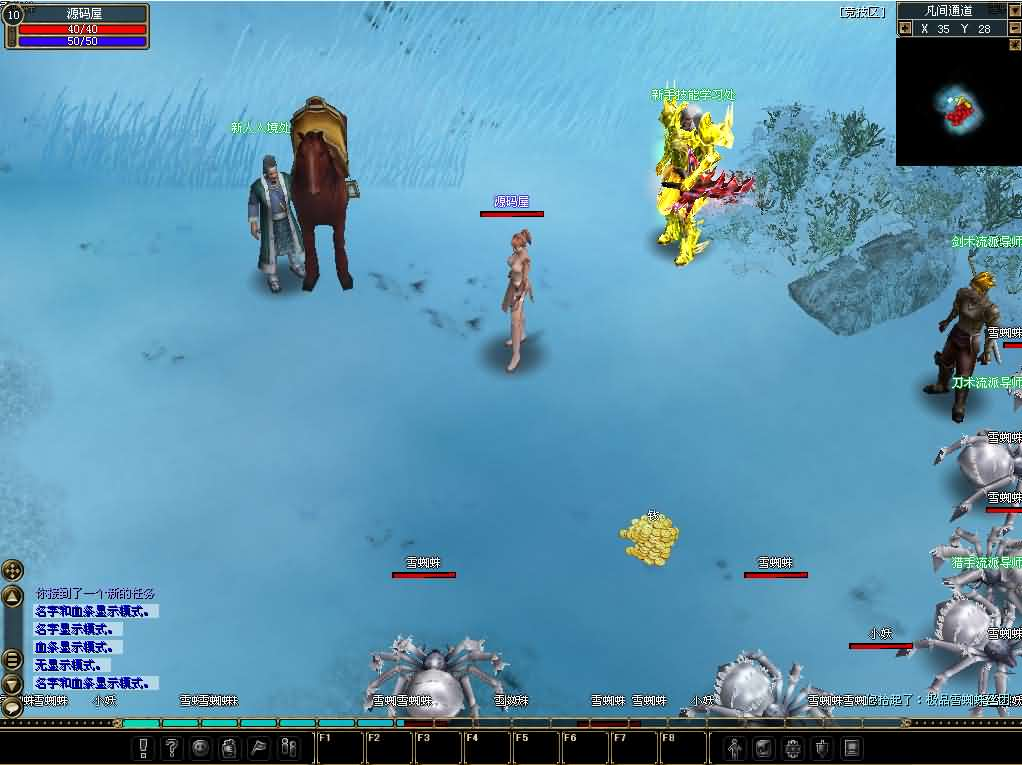Select the F5 hotkey slot

click(x=534, y=747)
